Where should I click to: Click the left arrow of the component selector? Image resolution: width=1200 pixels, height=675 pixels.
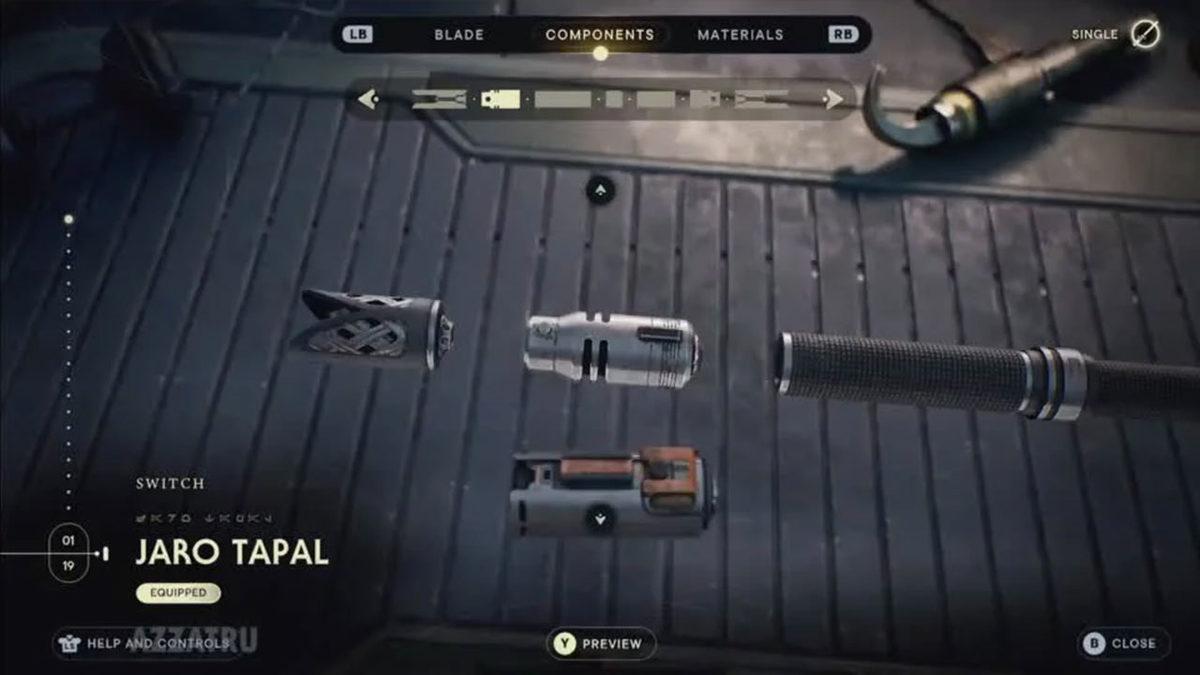click(x=368, y=99)
